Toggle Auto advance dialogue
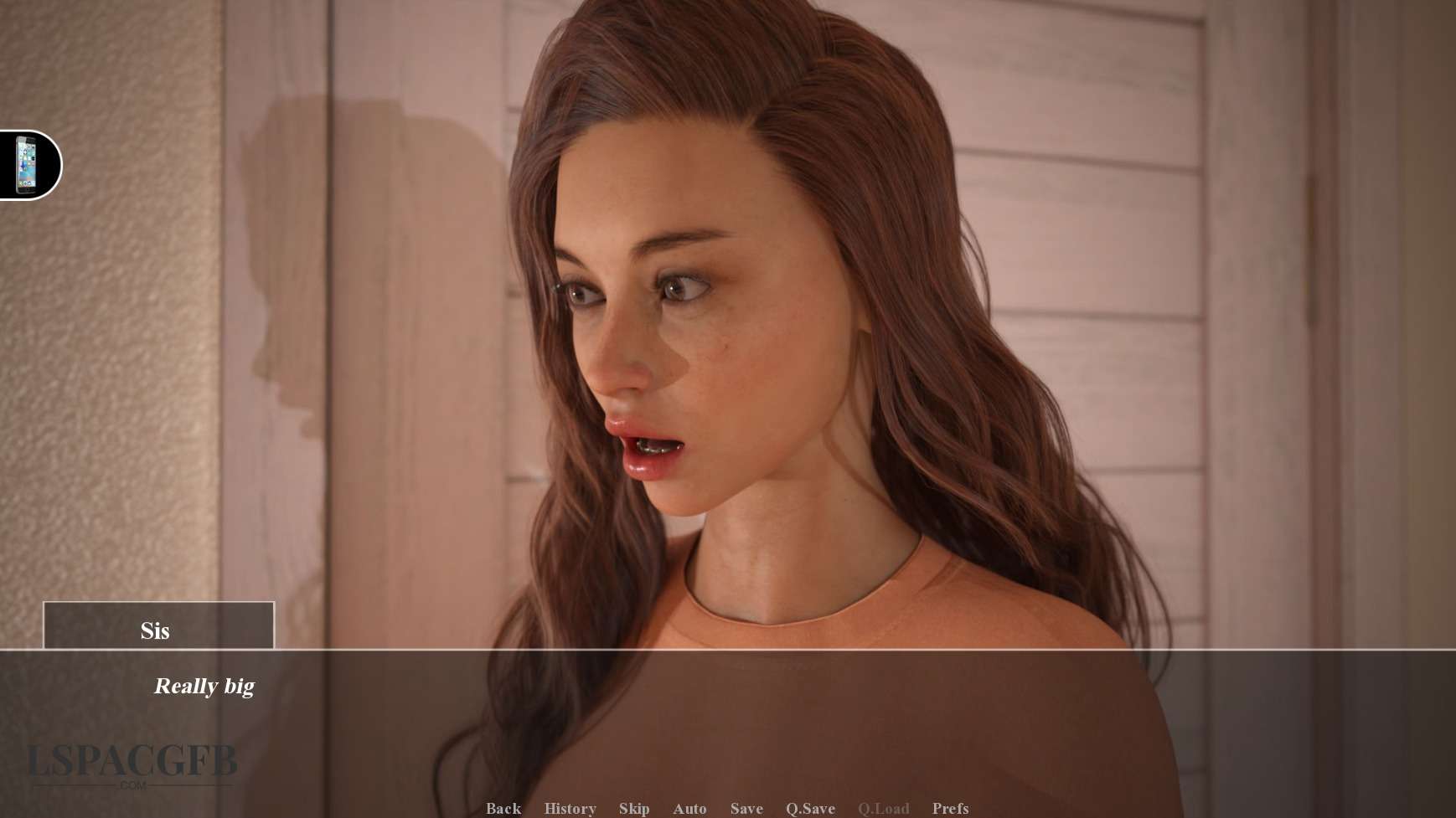 (x=689, y=808)
